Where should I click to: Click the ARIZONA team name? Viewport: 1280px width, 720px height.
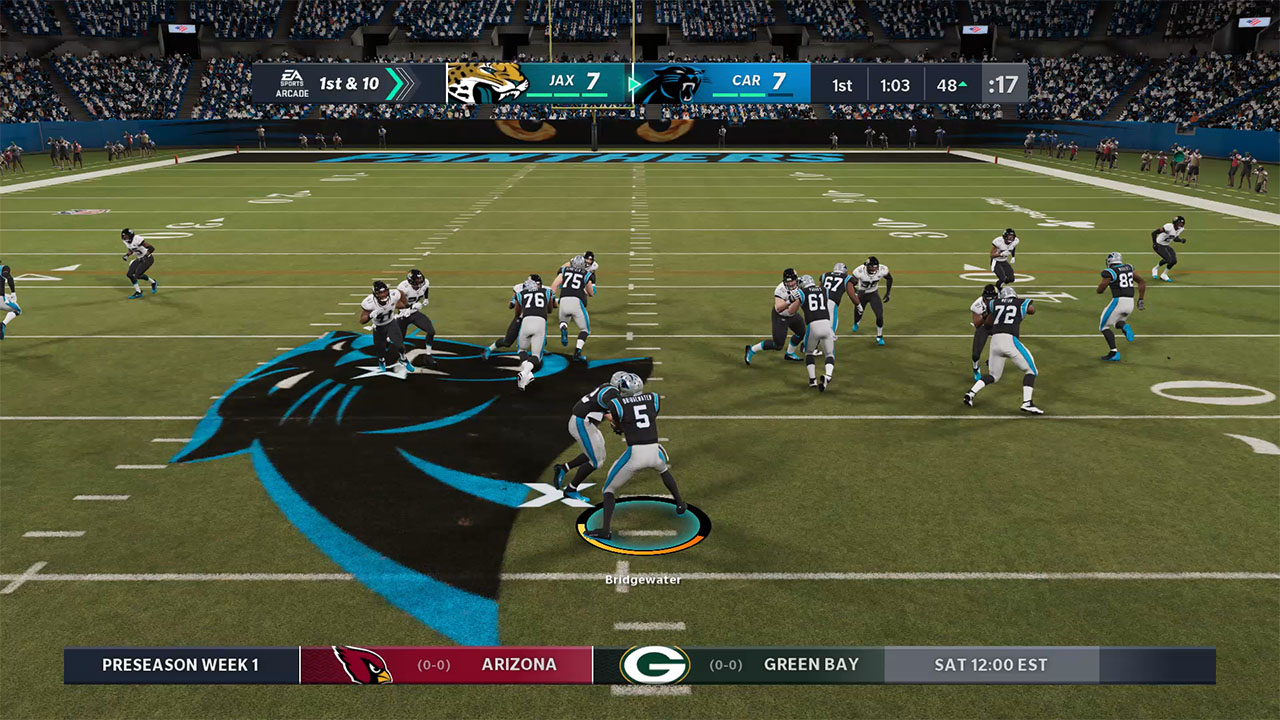pyautogui.click(x=517, y=664)
